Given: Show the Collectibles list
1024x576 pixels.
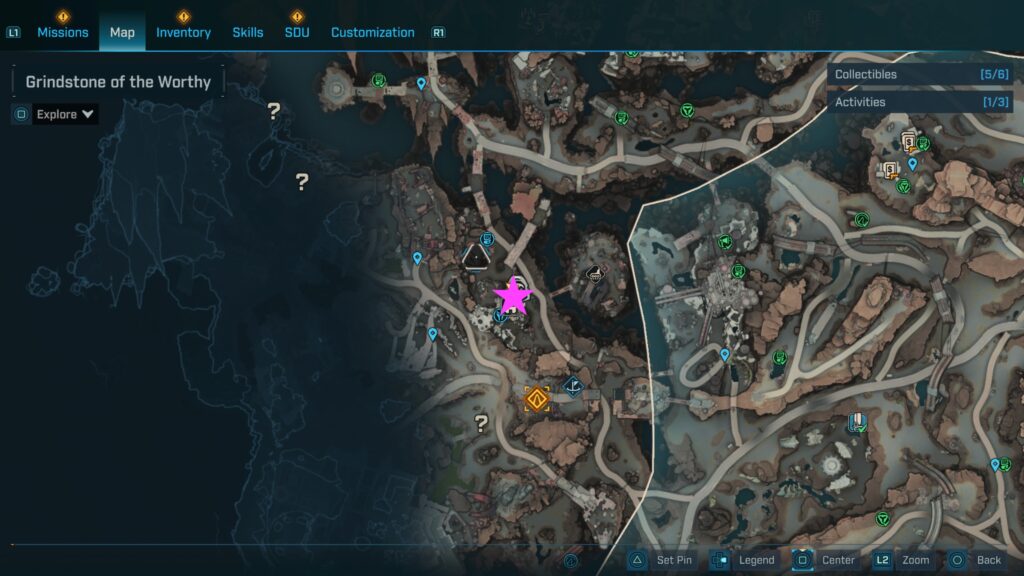Looking at the screenshot, I should [920, 74].
